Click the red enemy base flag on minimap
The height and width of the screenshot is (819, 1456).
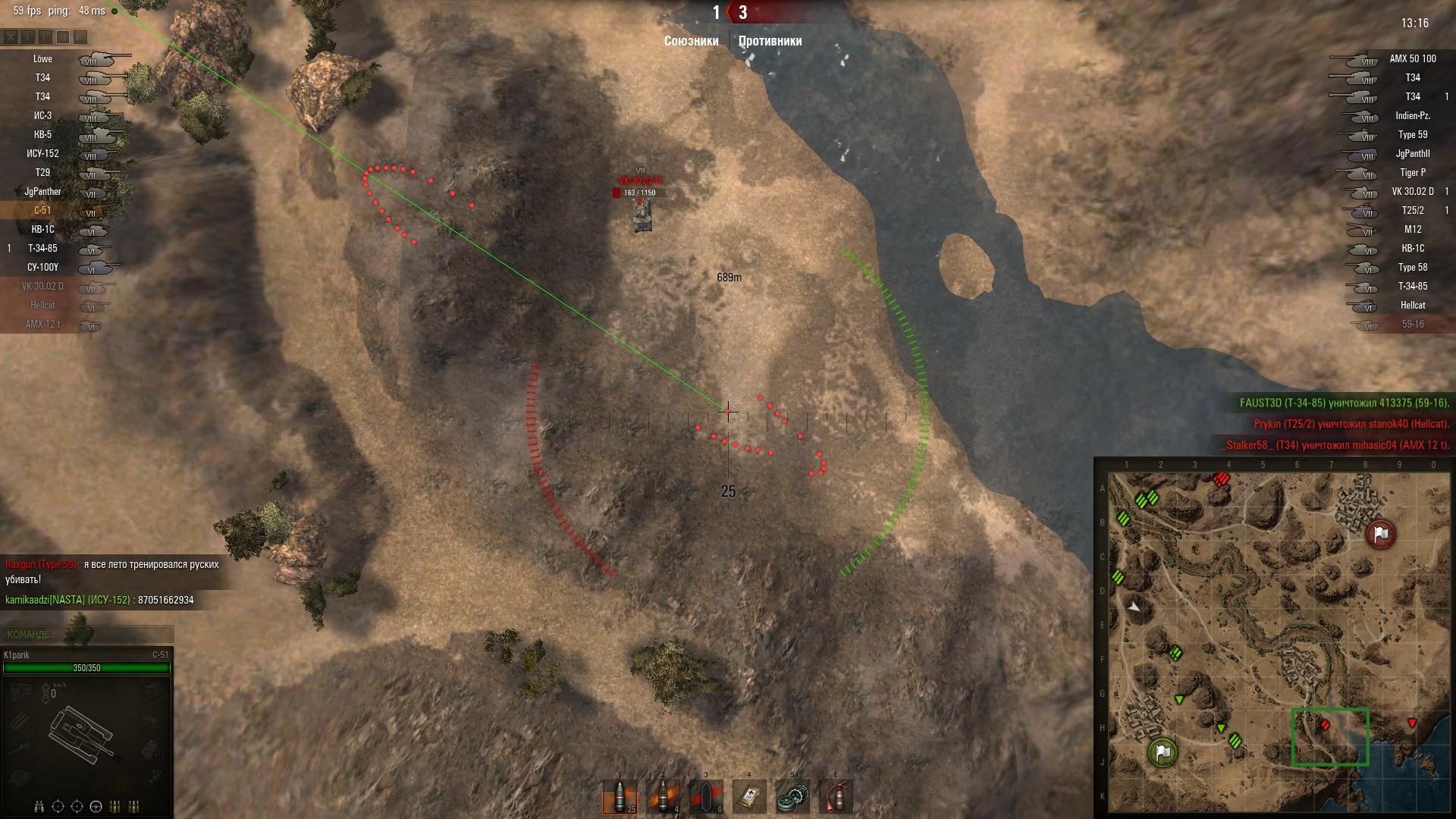1380,534
